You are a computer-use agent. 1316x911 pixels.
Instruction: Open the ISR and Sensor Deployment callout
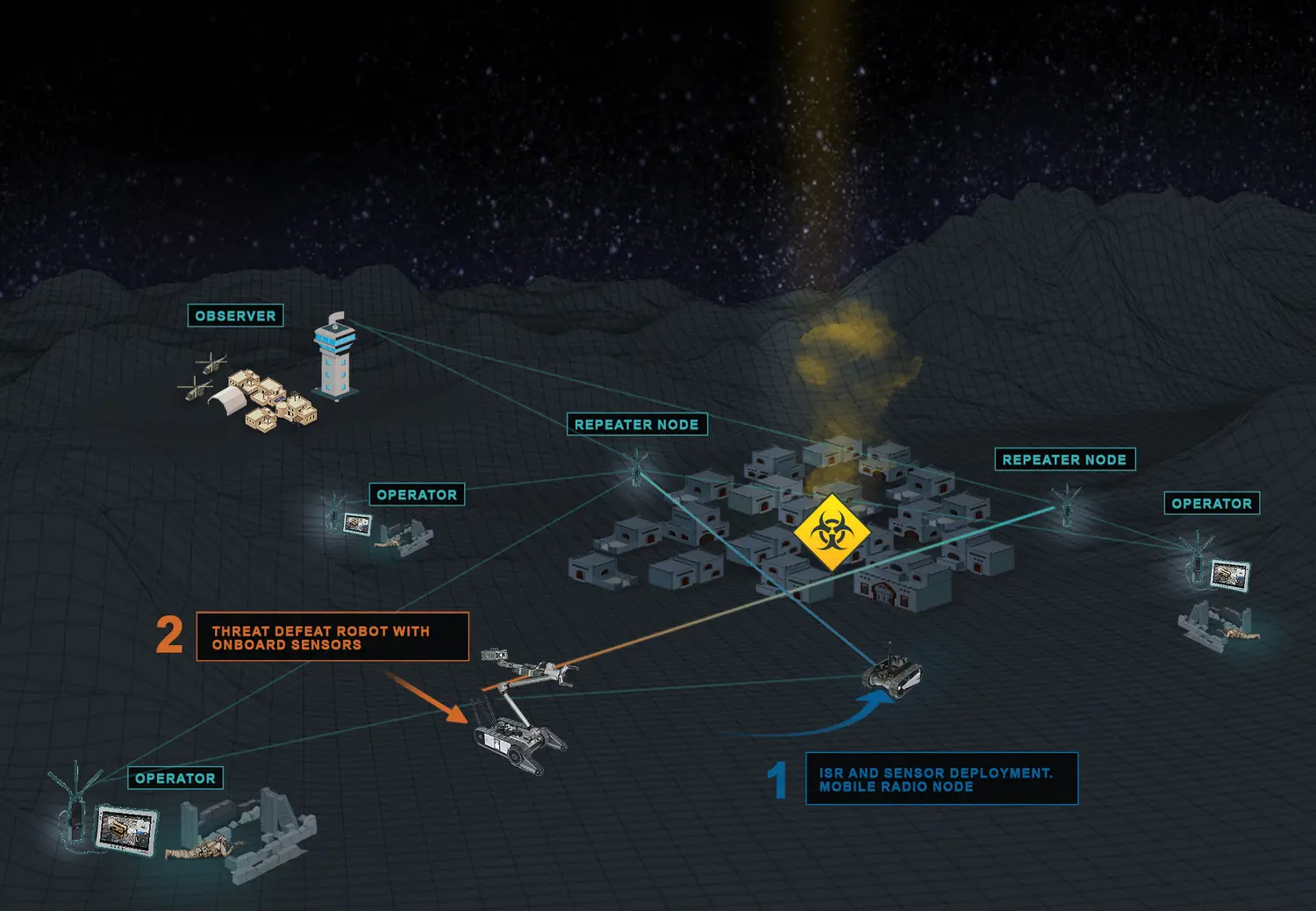coord(941,778)
